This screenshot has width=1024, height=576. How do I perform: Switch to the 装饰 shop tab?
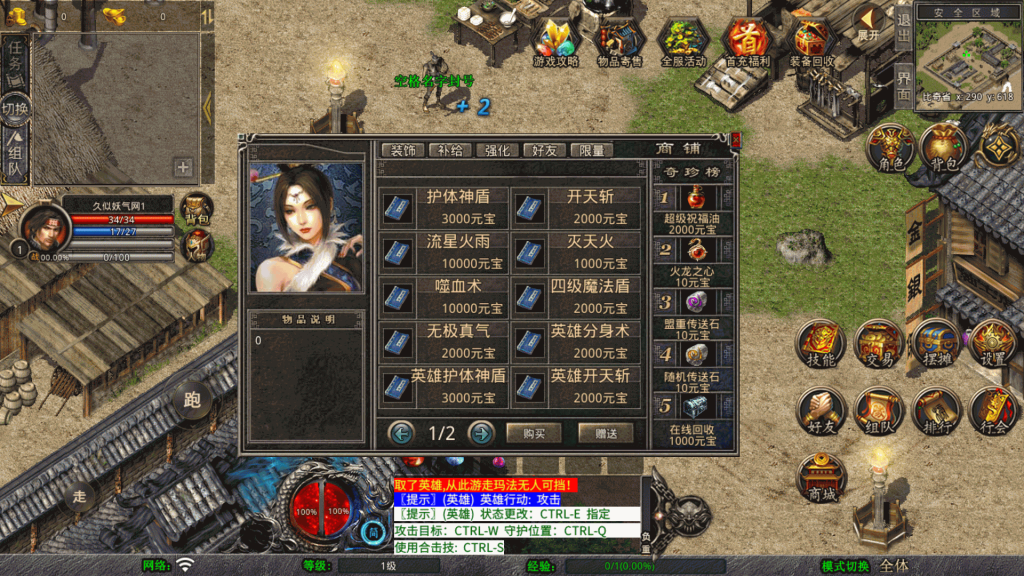404,150
